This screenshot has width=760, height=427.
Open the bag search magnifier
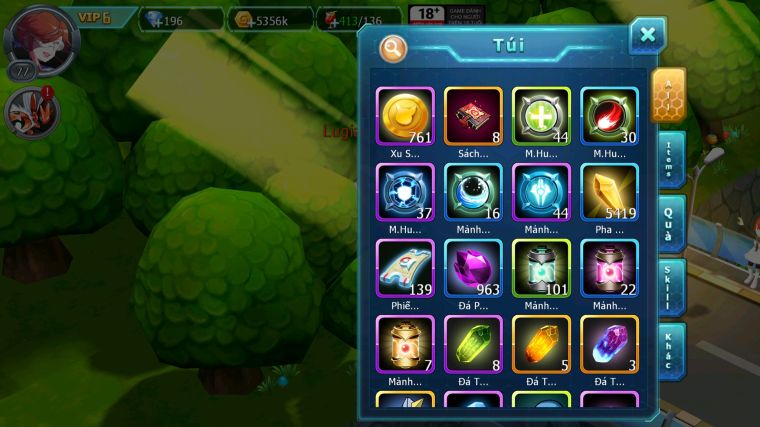click(x=394, y=48)
